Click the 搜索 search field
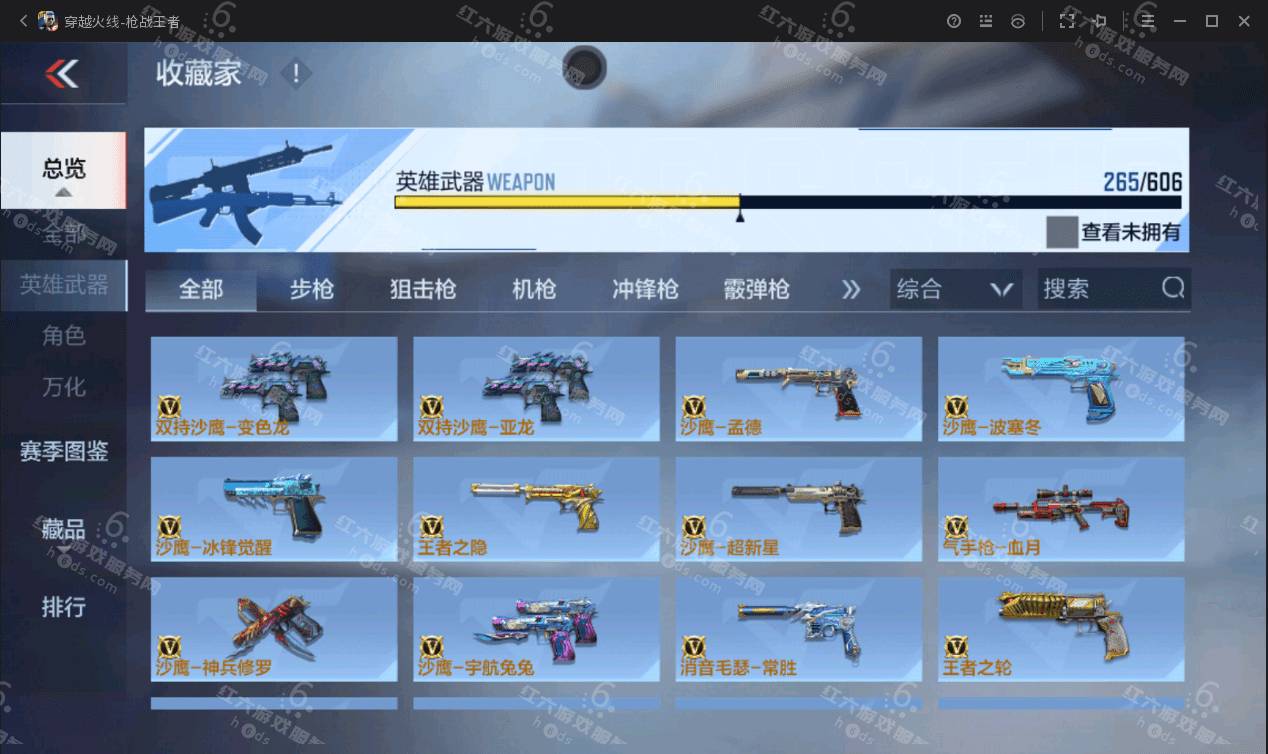1268x754 pixels. click(1100, 290)
